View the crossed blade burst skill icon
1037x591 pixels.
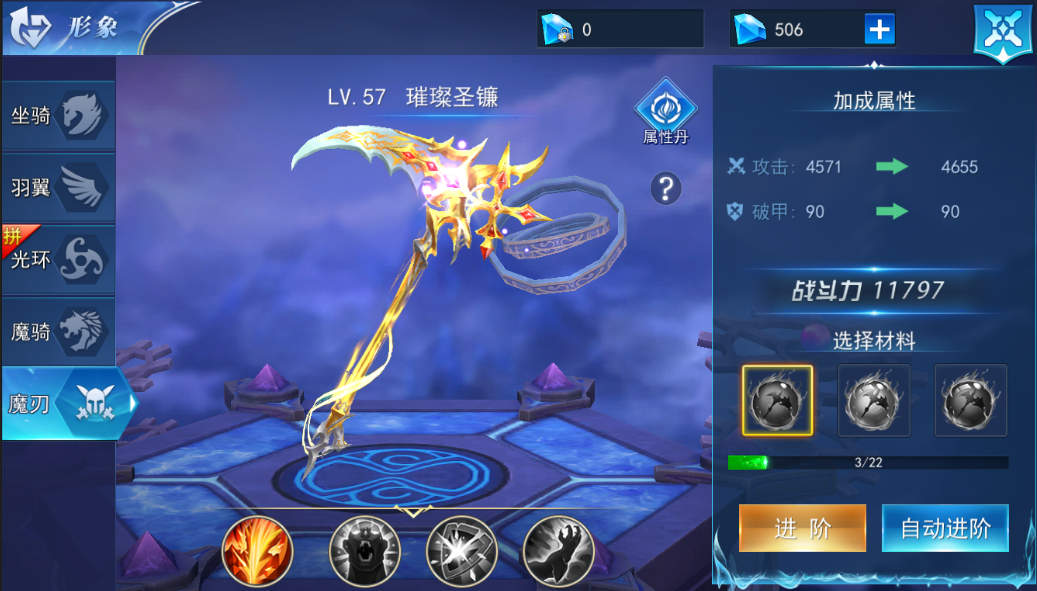(461, 551)
